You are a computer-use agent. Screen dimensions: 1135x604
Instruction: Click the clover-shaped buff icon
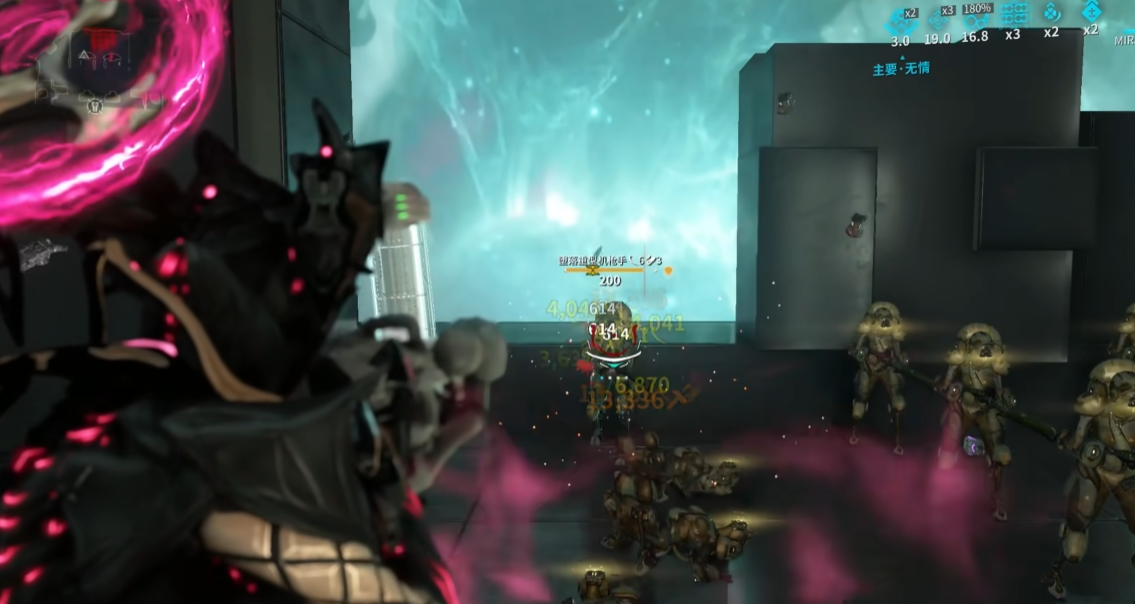(1052, 13)
